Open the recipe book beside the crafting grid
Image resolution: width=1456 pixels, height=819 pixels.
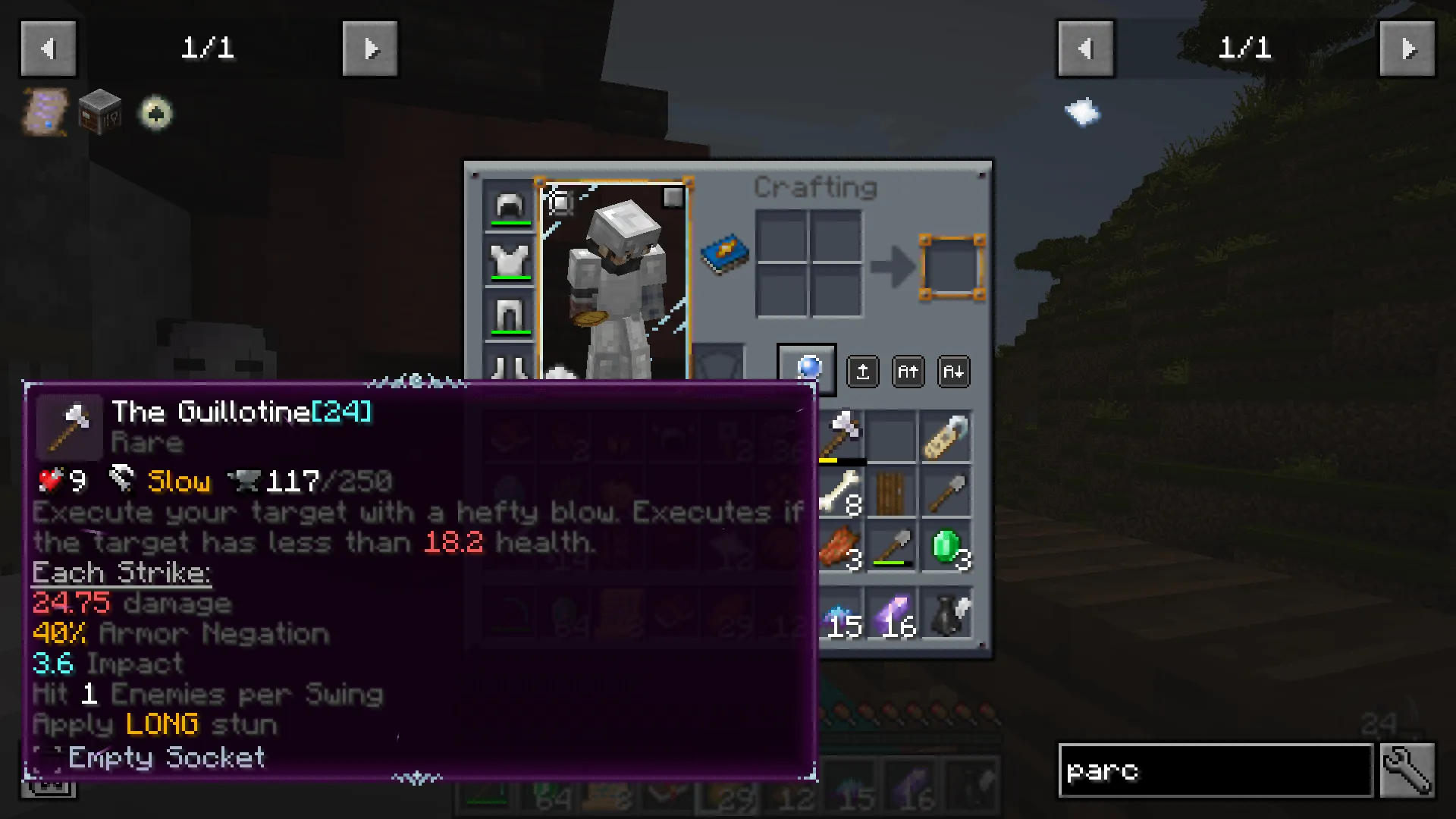pyautogui.click(x=724, y=254)
